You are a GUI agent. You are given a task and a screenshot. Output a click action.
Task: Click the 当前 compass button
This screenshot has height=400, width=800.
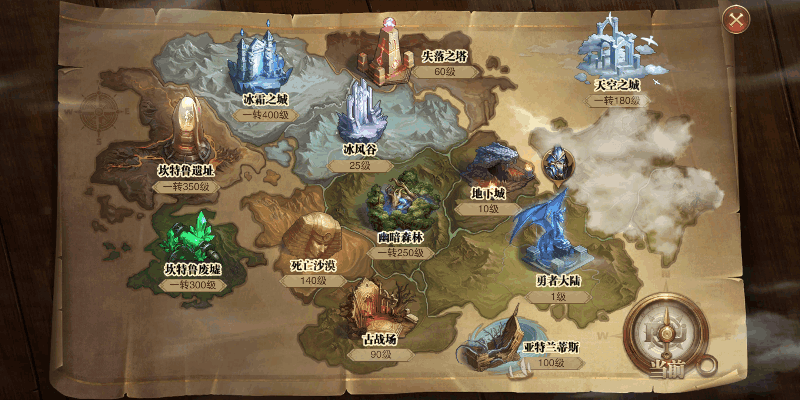663,335
